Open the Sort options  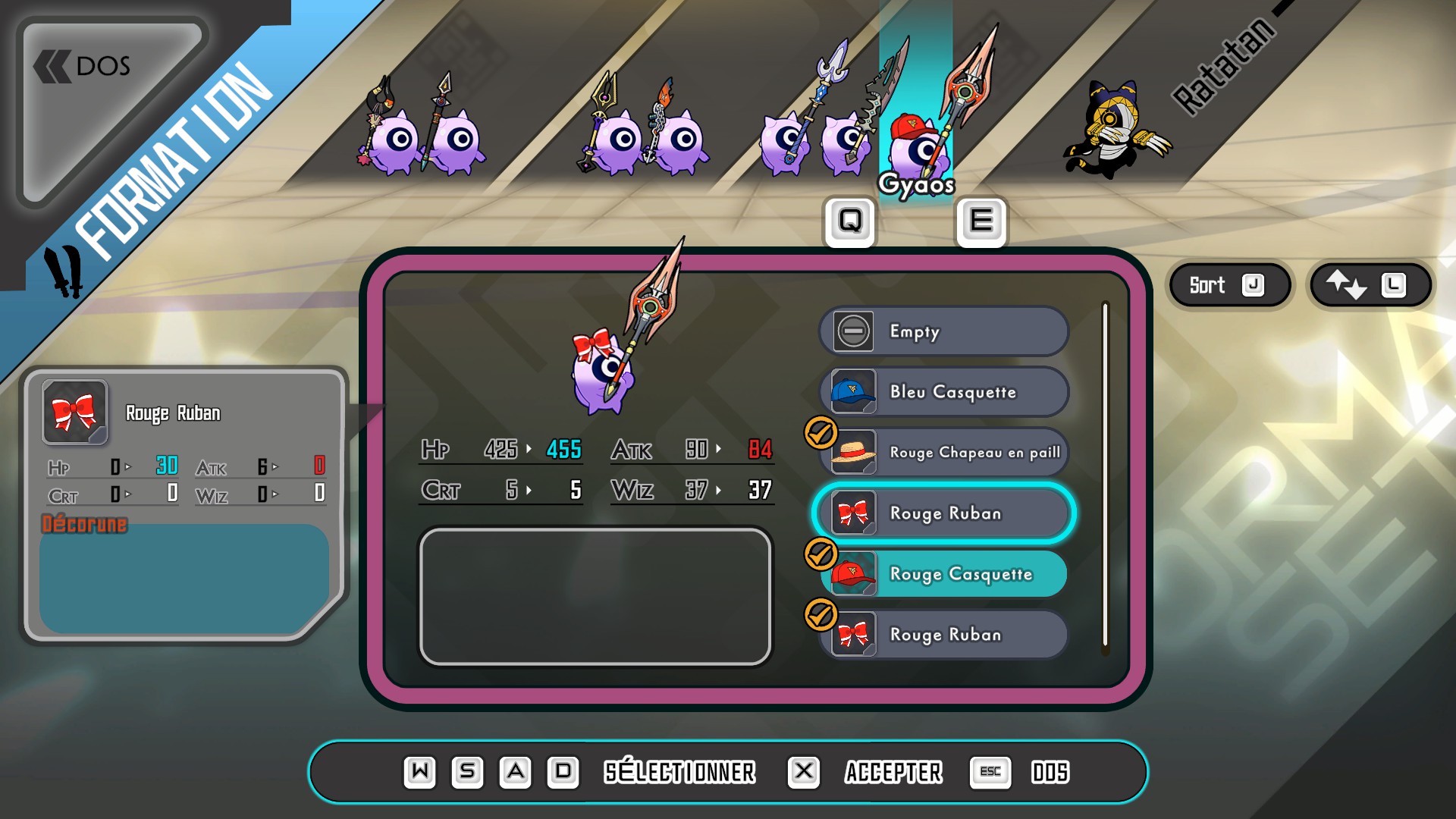1227,285
